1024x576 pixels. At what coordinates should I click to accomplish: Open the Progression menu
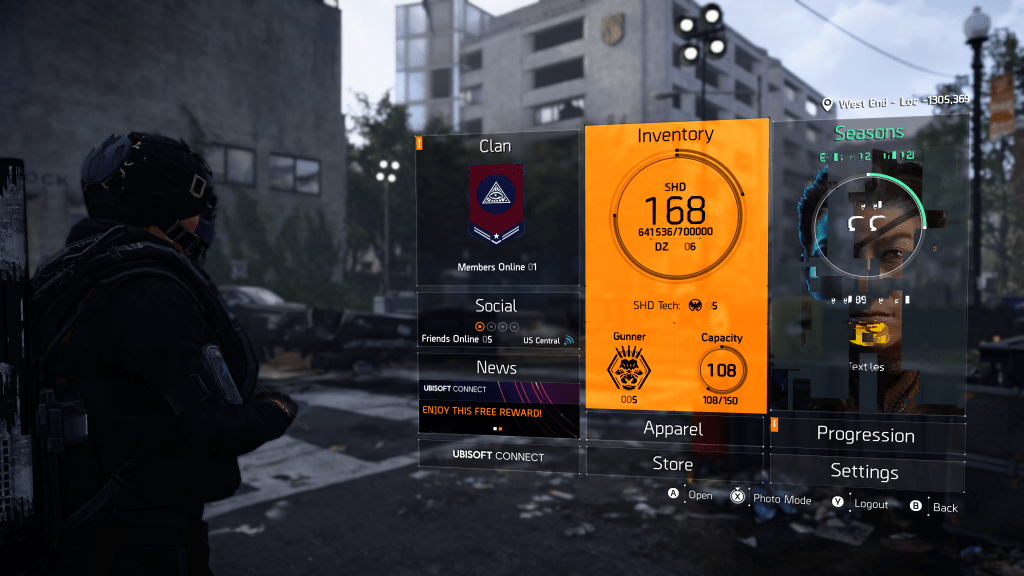click(866, 435)
